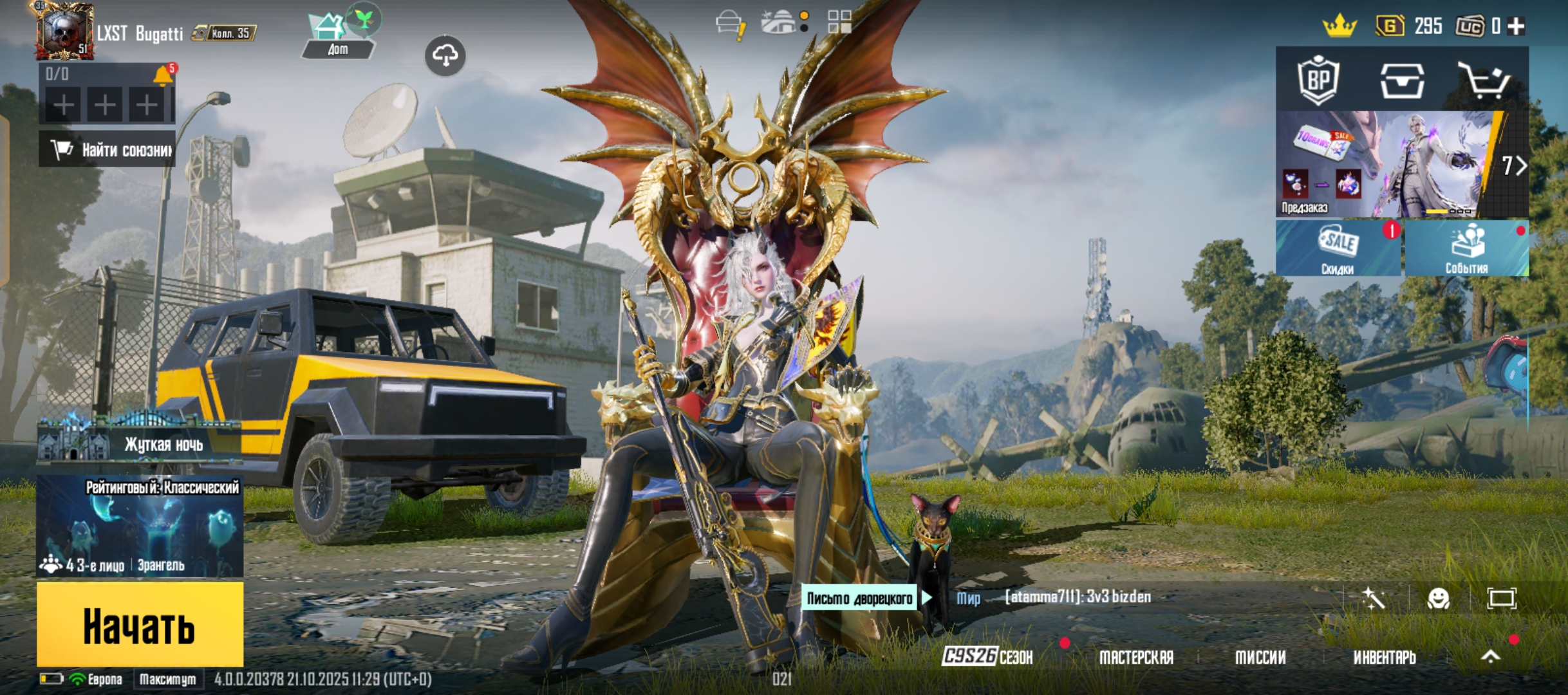Open the notifications bell icon

click(163, 76)
